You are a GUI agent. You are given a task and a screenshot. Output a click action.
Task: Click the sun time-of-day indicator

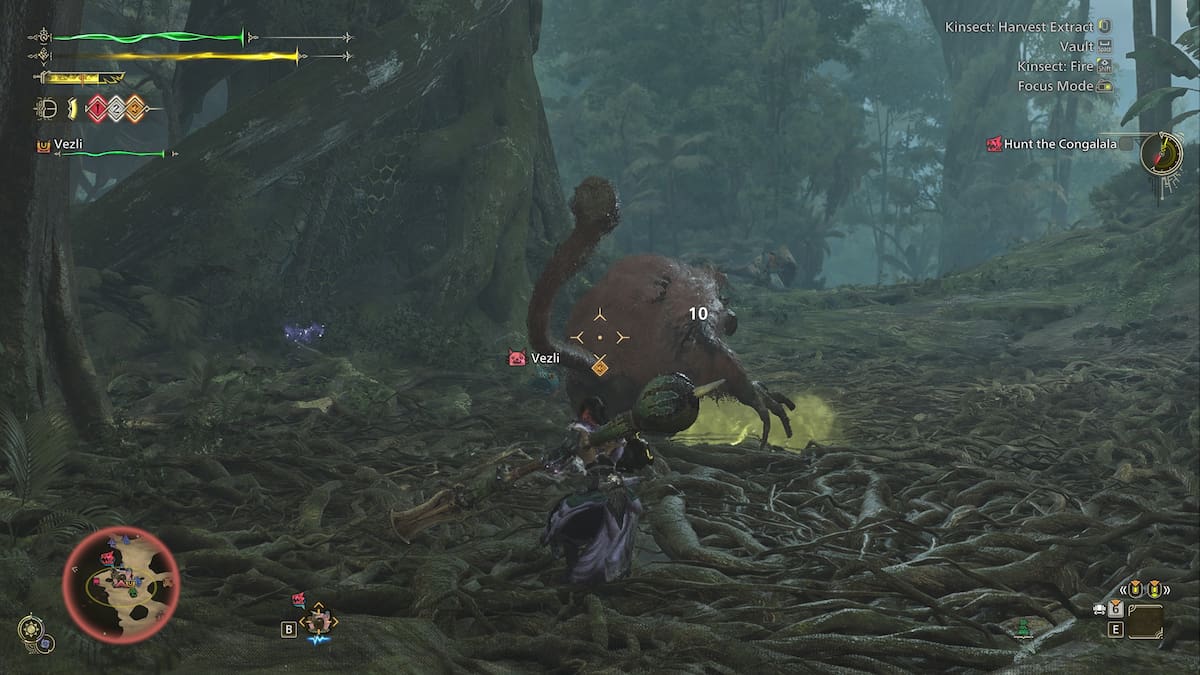(x=30, y=631)
